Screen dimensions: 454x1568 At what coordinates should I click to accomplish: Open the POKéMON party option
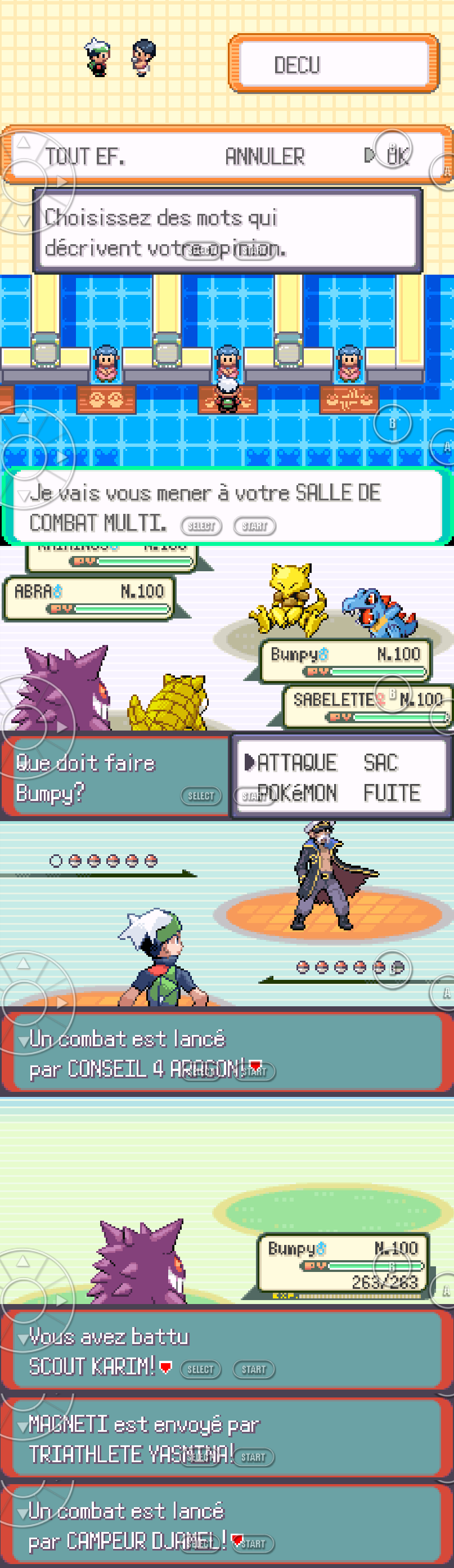(297, 792)
